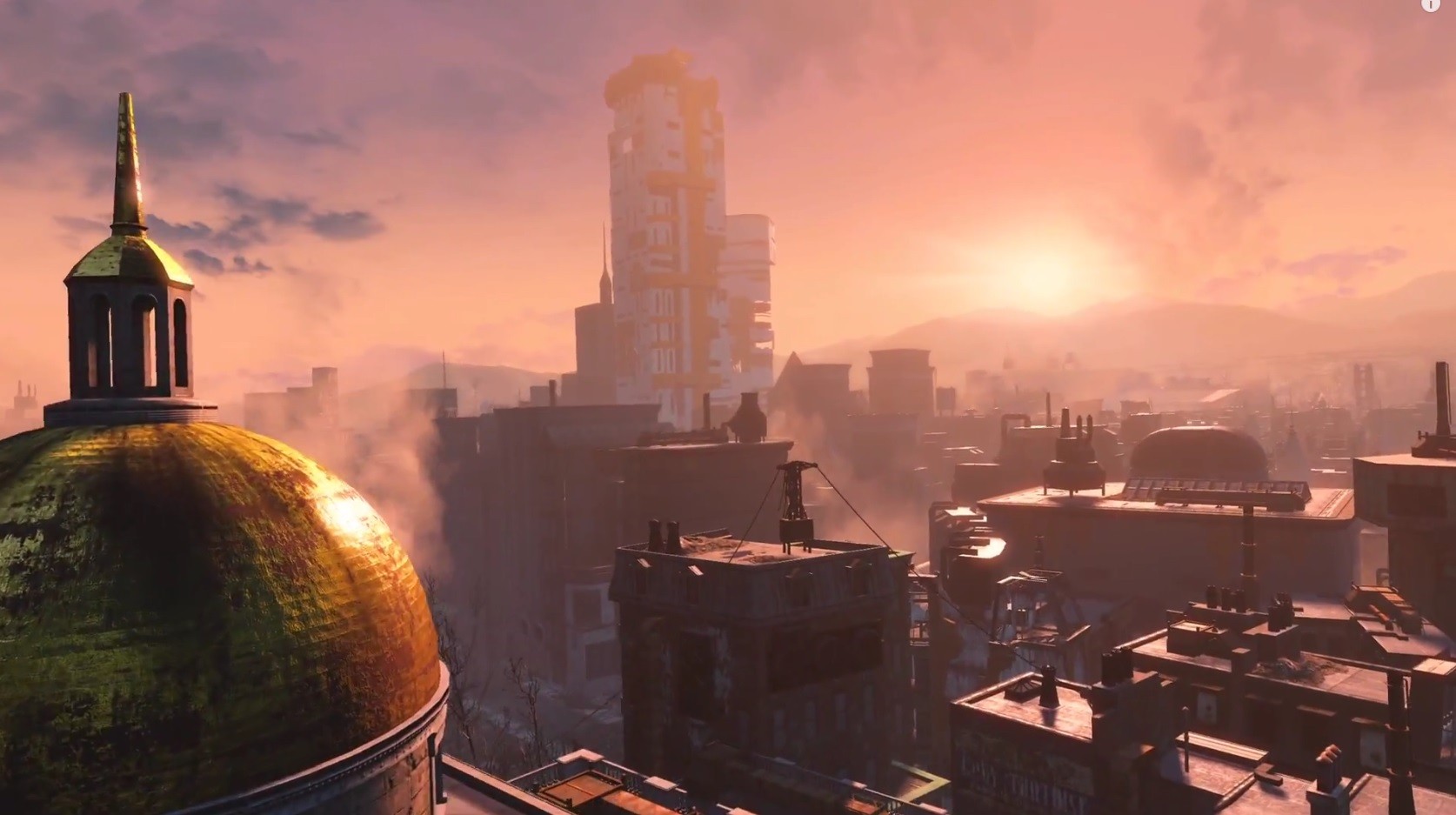This screenshot has width=1456, height=815.
Task: Open the video info card icon
Action: click(1430, 3)
